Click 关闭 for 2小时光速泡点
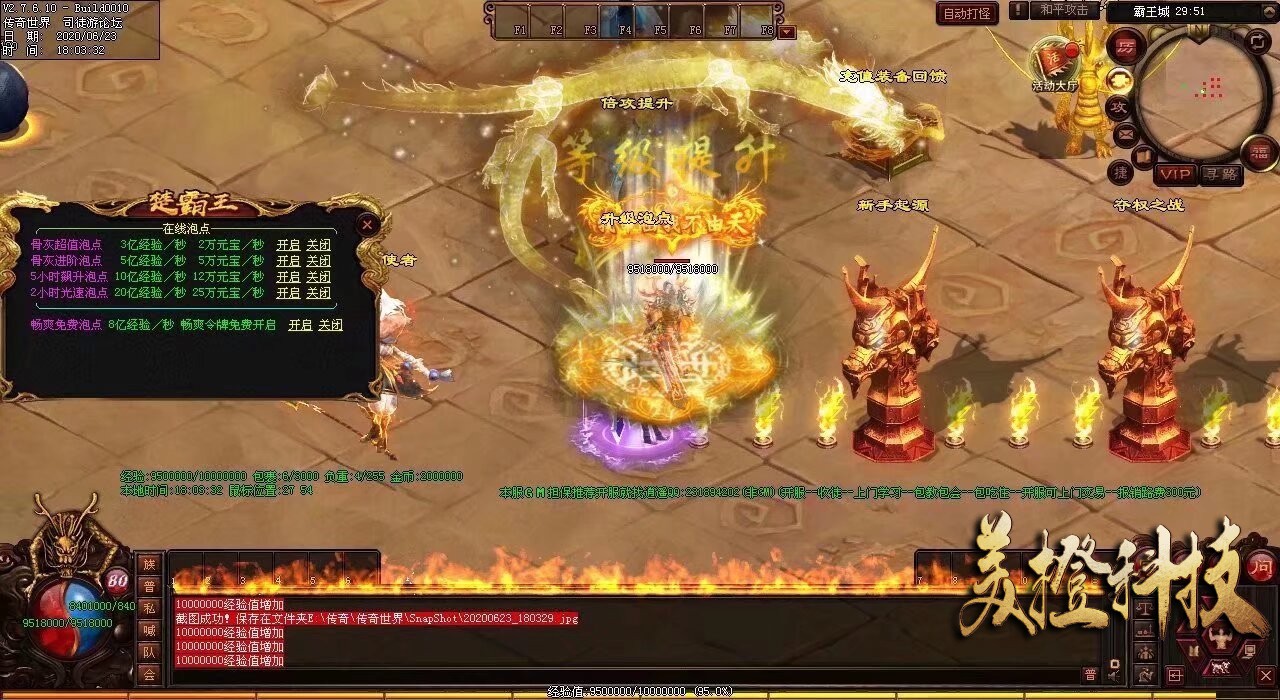This screenshot has width=1280, height=700. (318, 292)
